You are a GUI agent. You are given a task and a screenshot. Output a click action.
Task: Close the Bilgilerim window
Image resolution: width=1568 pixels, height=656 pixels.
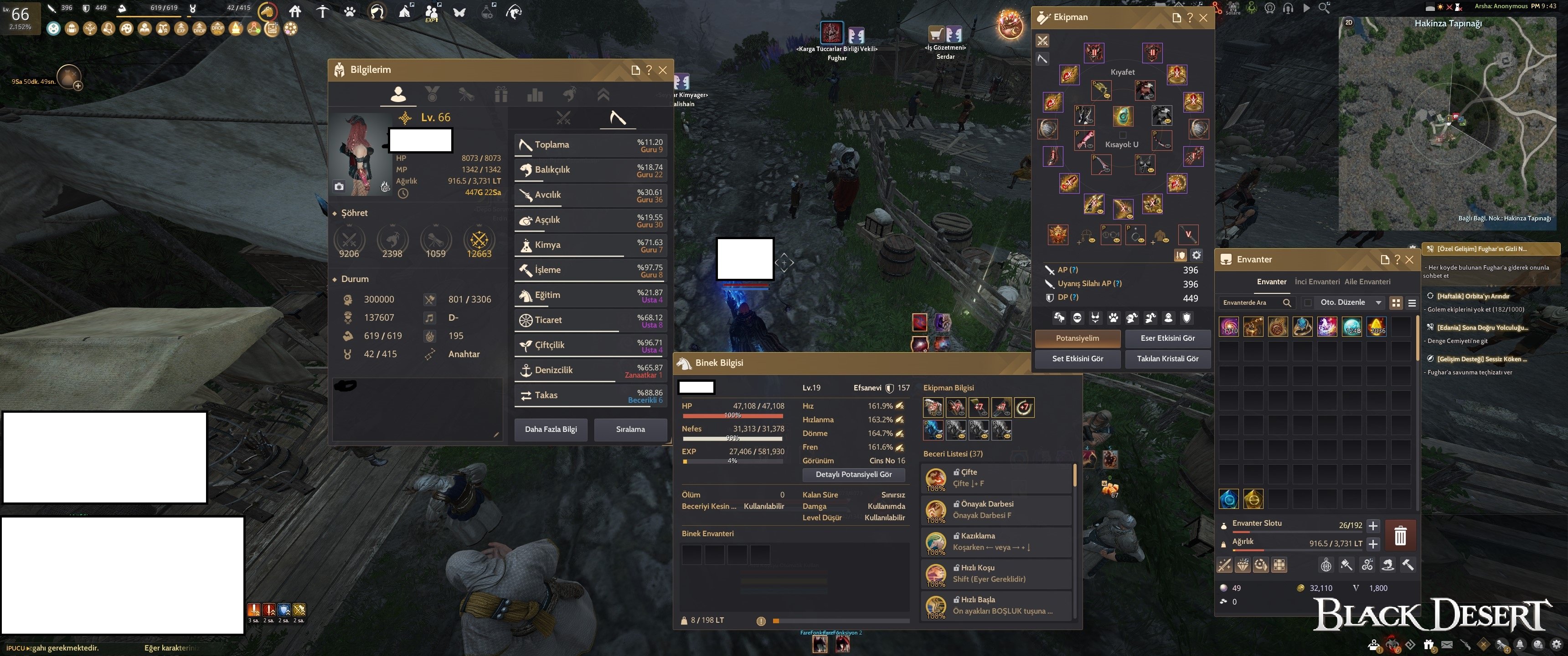click(663, 70)
